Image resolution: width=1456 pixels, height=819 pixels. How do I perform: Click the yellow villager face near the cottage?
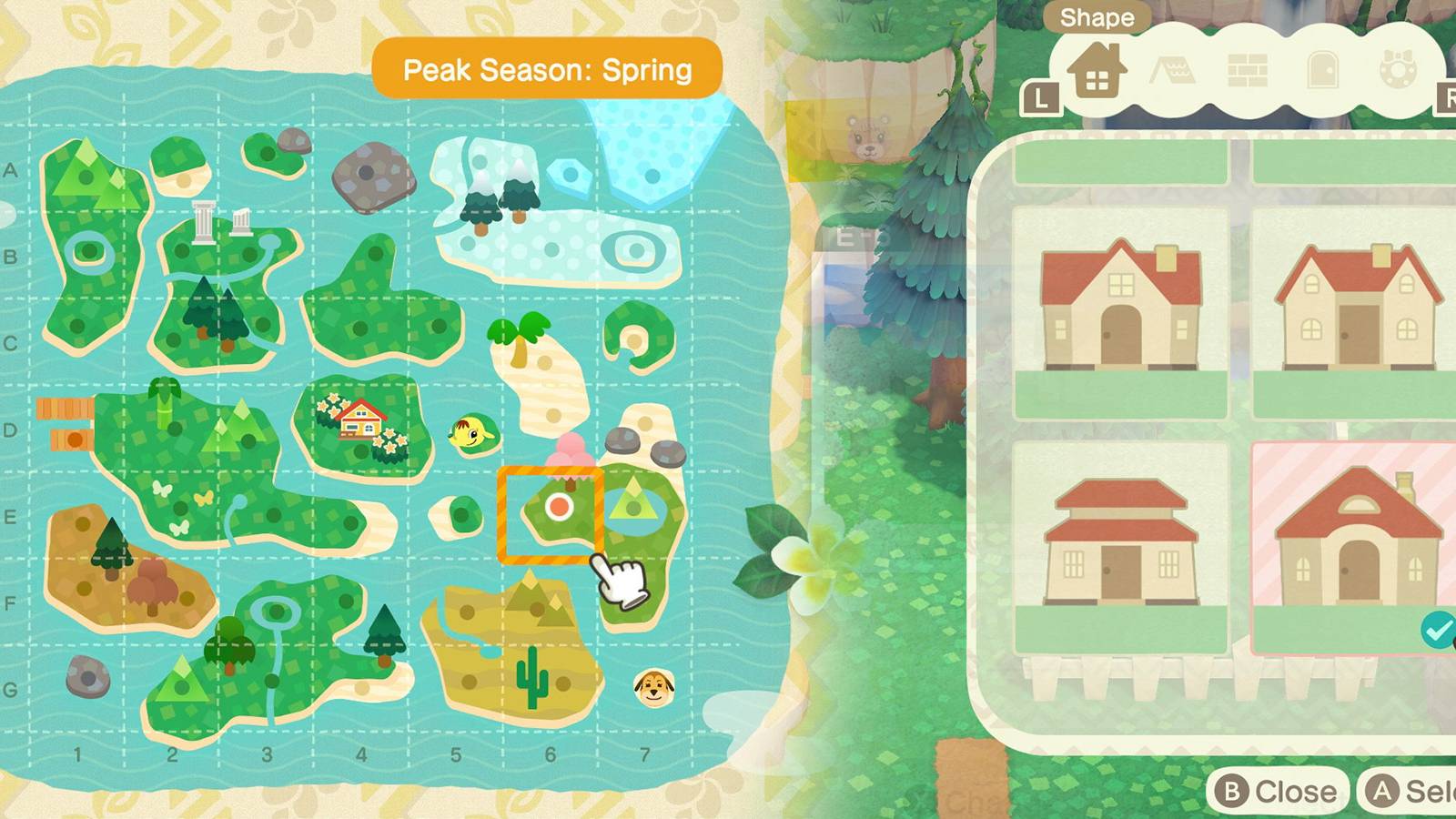[x=467, y=434]
